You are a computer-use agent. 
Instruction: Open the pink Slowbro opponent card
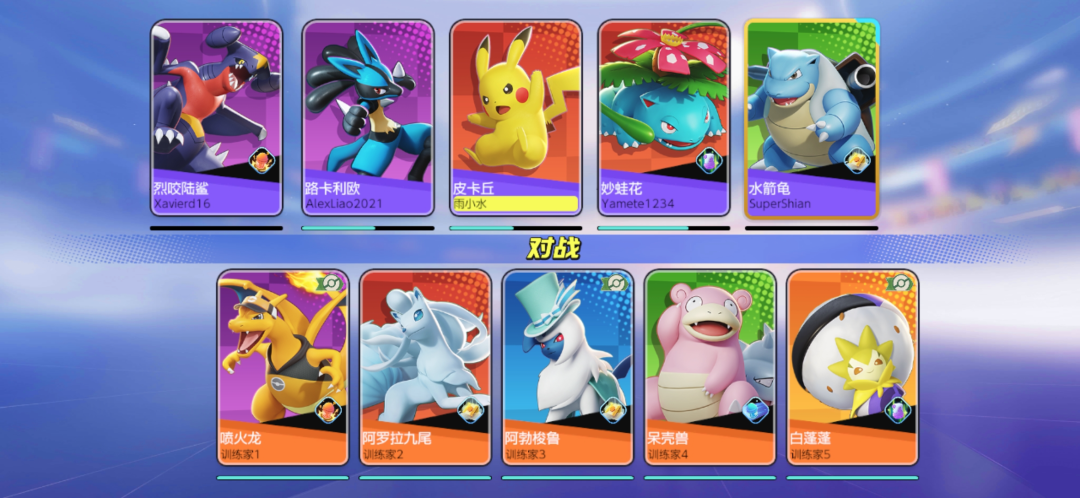(710, 367)
